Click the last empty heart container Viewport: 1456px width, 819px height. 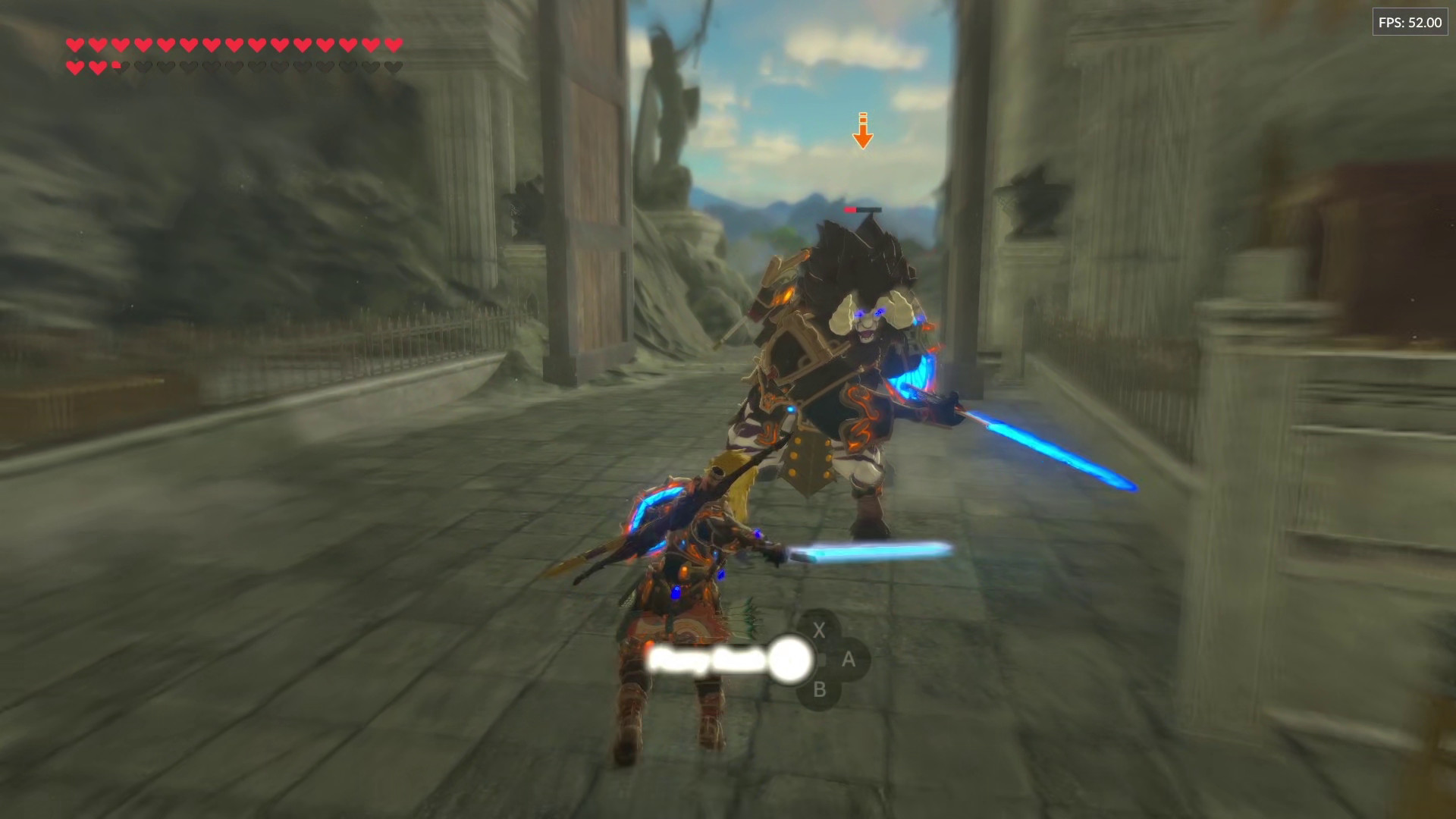click(394, 67)
